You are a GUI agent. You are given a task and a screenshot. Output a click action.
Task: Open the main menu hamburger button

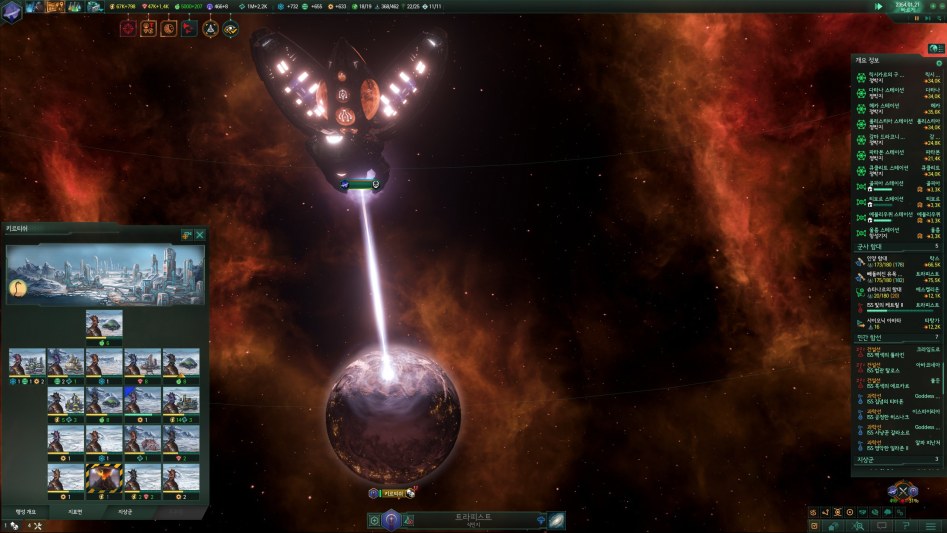point(933,525)
